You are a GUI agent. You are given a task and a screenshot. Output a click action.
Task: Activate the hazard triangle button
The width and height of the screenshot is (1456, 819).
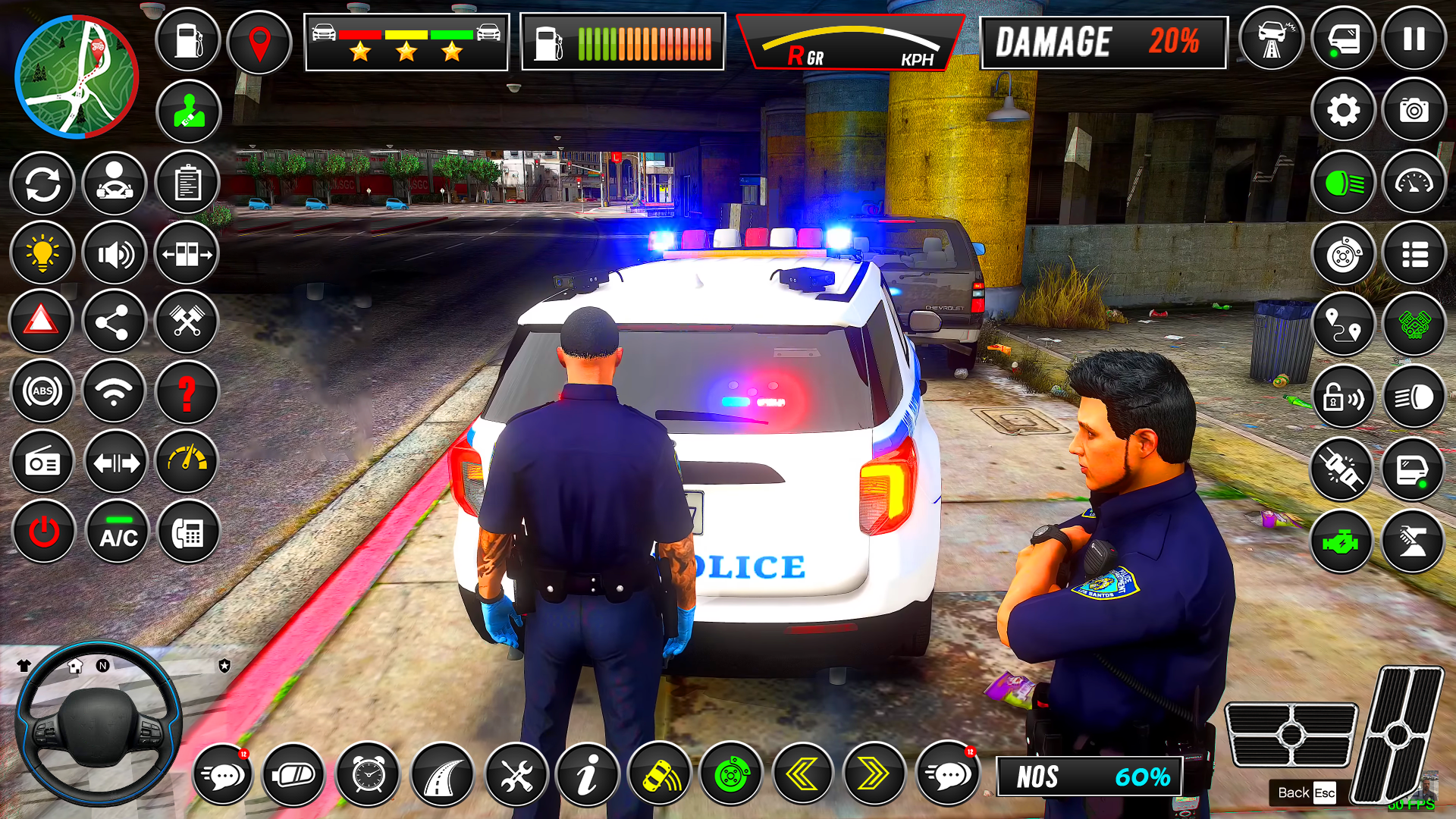41,322
